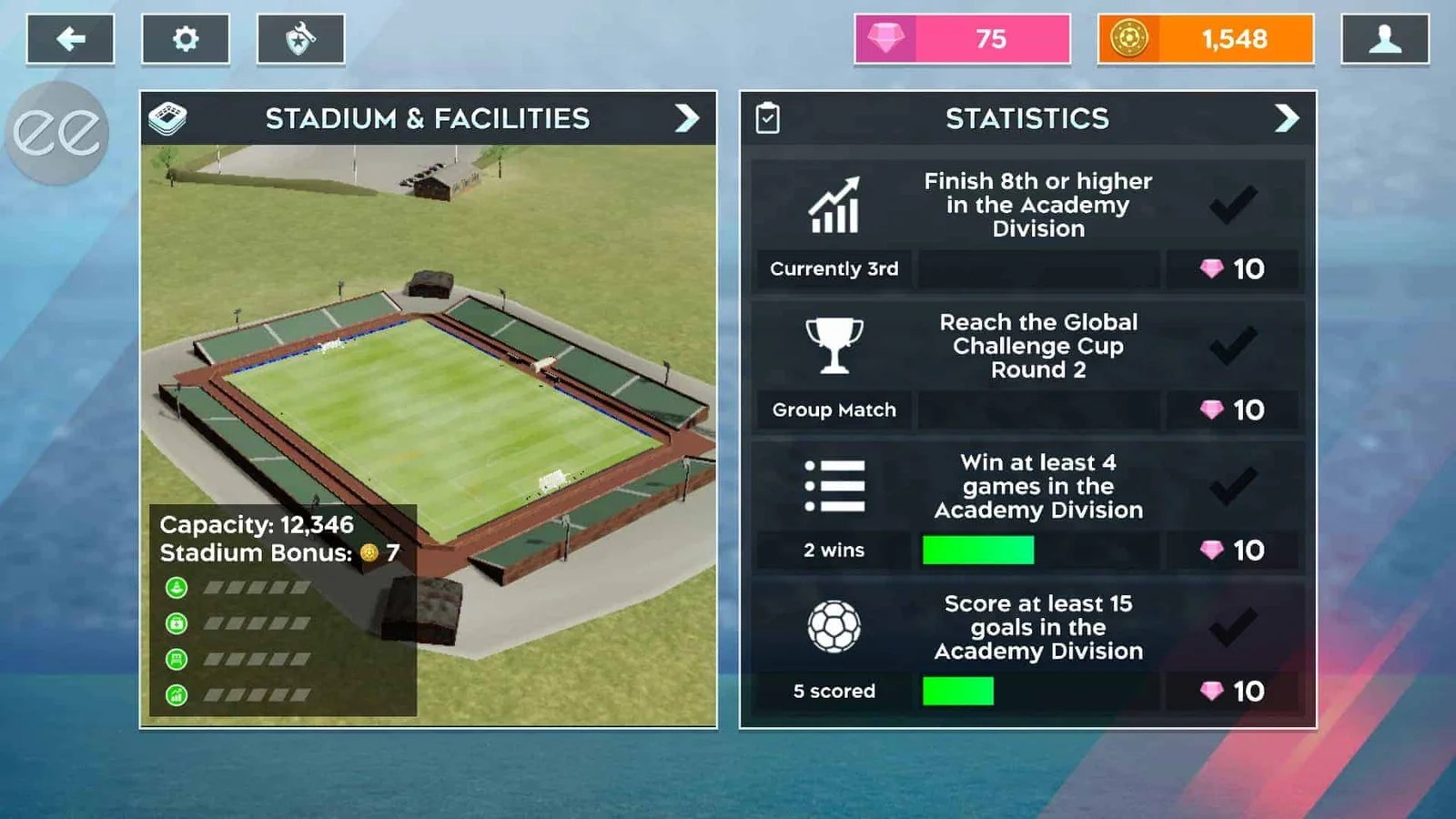Viewport: 1456px width, 819px height.
Task: Open the player profile icon
Action: [x=1387, y=38]
